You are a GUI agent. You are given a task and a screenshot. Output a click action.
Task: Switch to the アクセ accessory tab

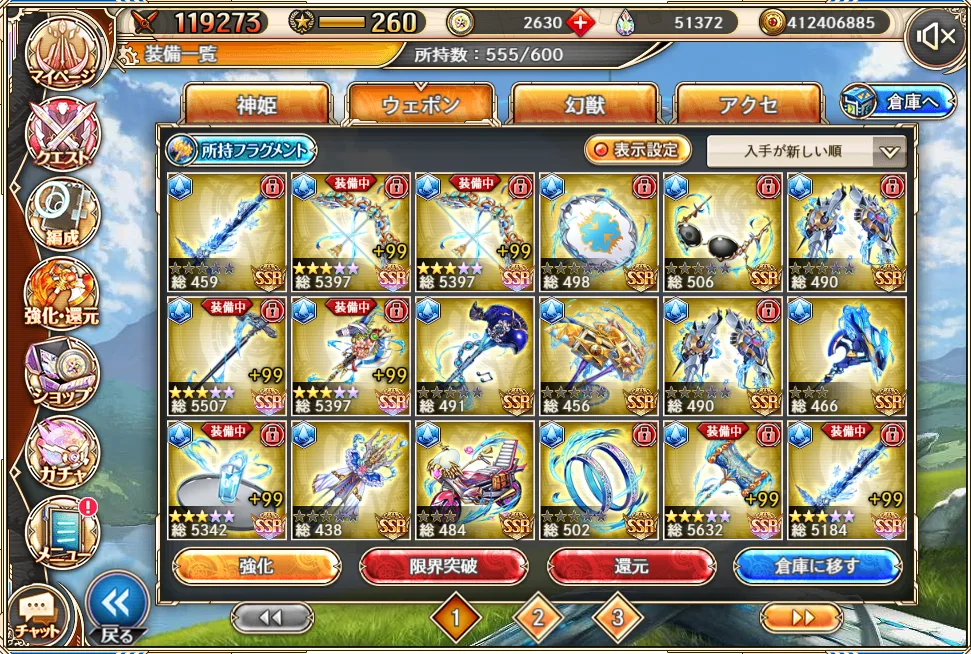pyautogui.click(x=748, y=106)
